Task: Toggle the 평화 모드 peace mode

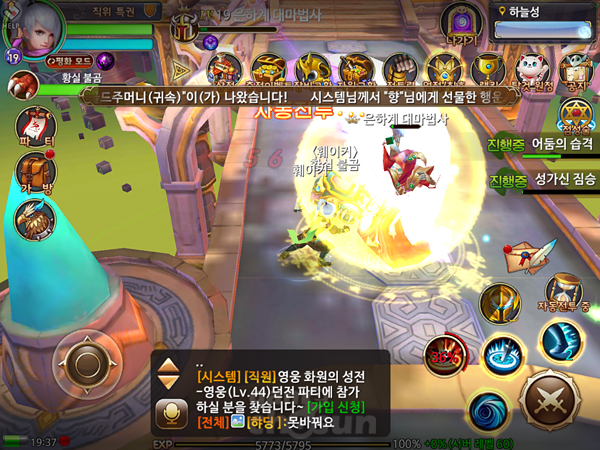Action: click(72, 61)
